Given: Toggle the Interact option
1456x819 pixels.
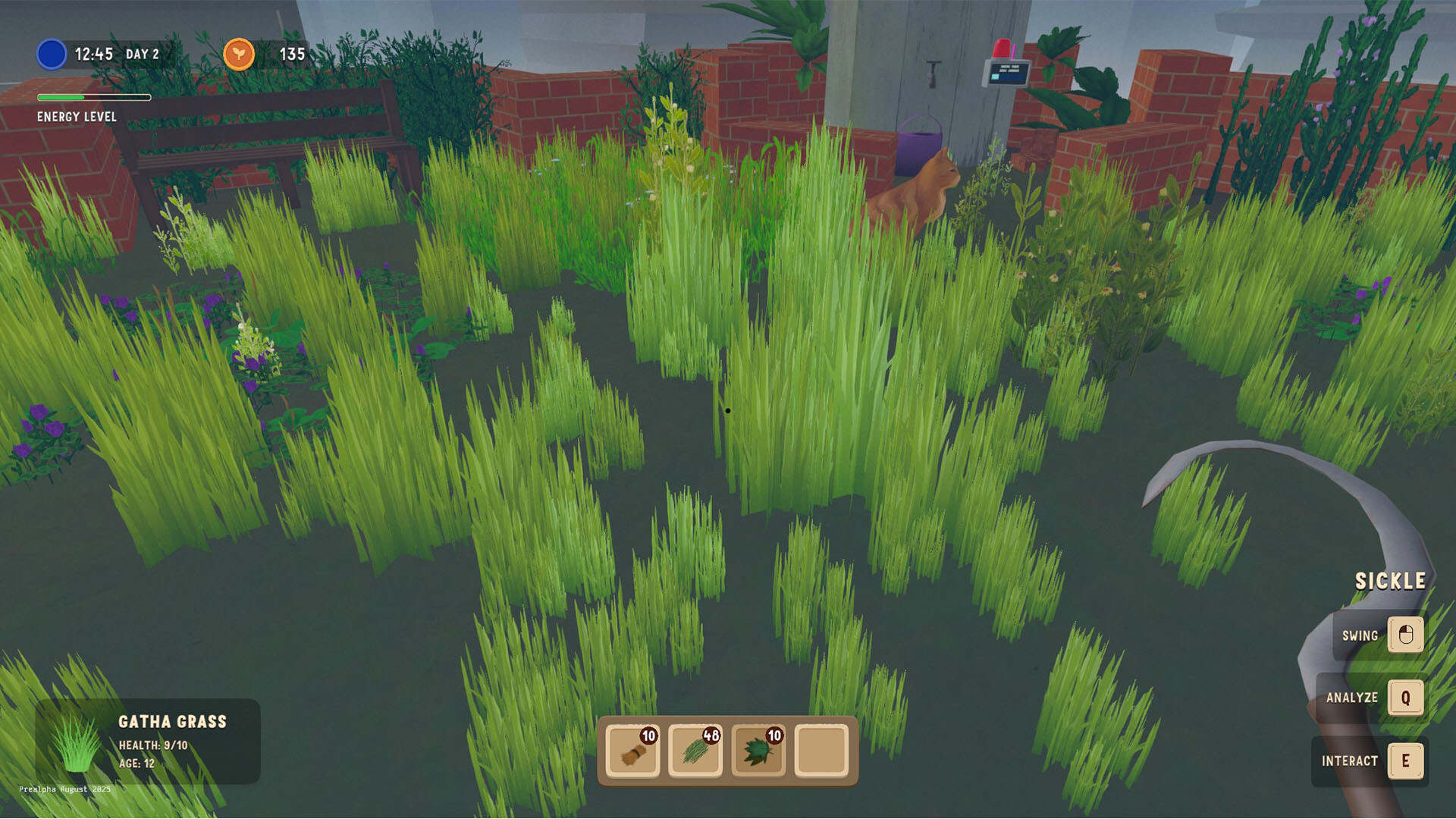Looking at the screenshot, I should (1351, 761).
